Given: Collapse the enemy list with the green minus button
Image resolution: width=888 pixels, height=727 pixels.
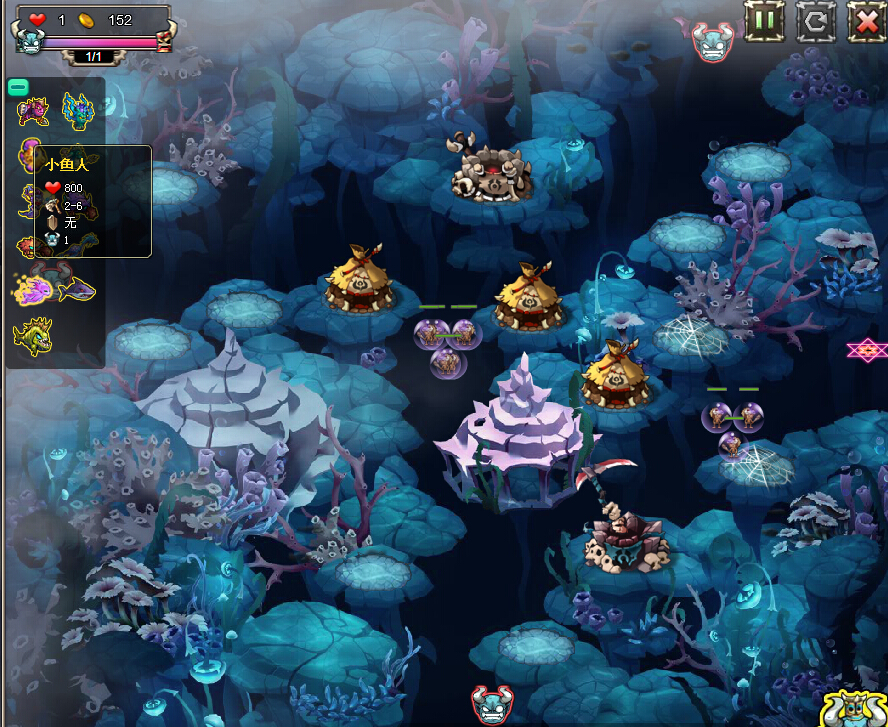Looking at the screenshot, I should coord(17,87).
